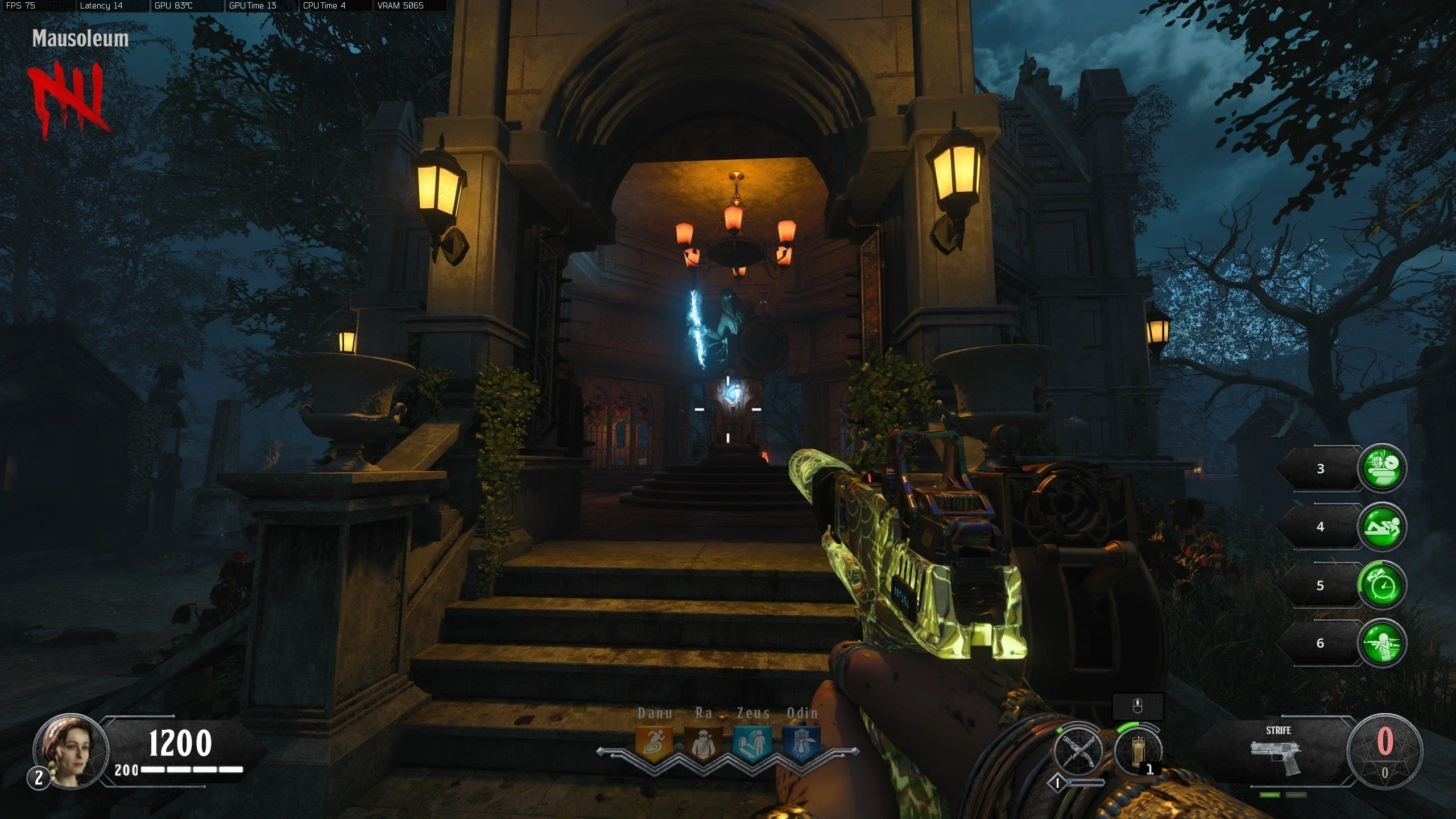Select the golden canister equipment icon
The width and height of the screenshot is (1456, 819).
[x=1137, y=751]
